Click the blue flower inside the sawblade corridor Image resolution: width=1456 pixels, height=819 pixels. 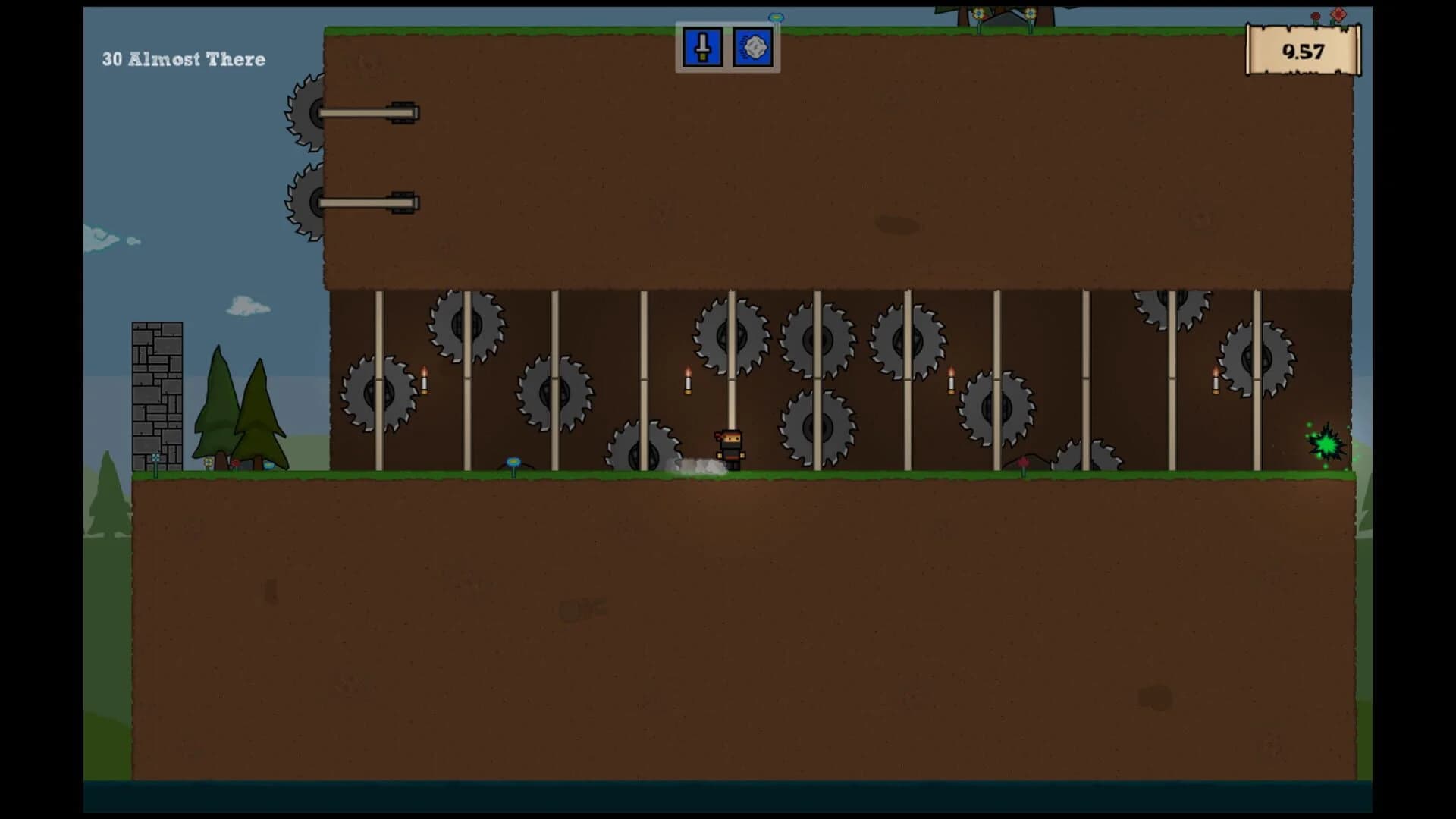(512, 460)
